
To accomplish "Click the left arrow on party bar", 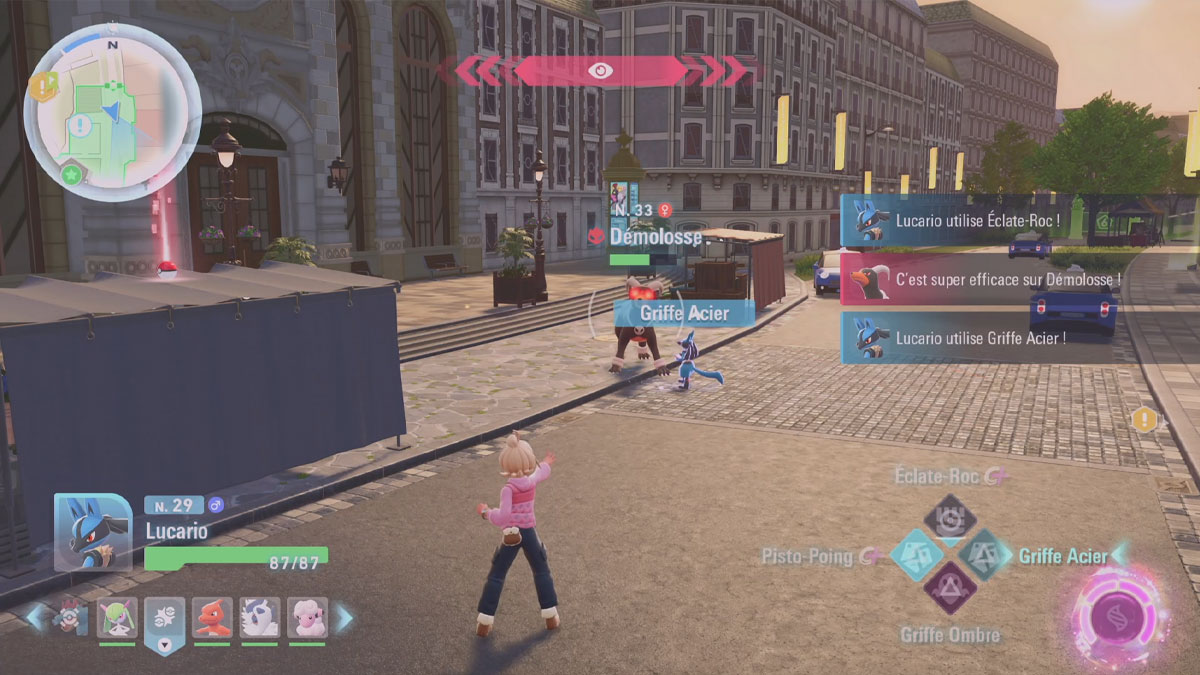I will tap(36, 617).
